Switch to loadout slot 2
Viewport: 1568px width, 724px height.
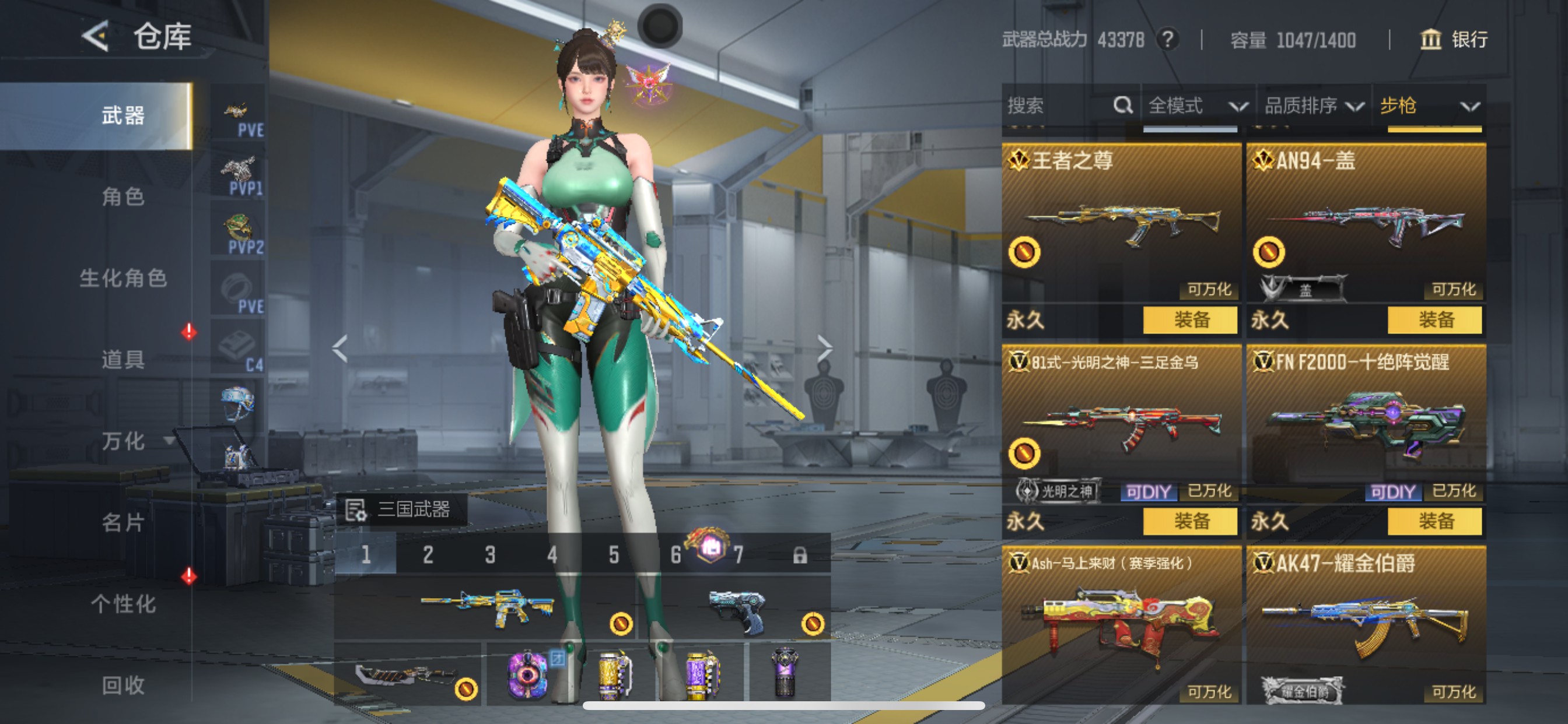[x=428, y=555]
